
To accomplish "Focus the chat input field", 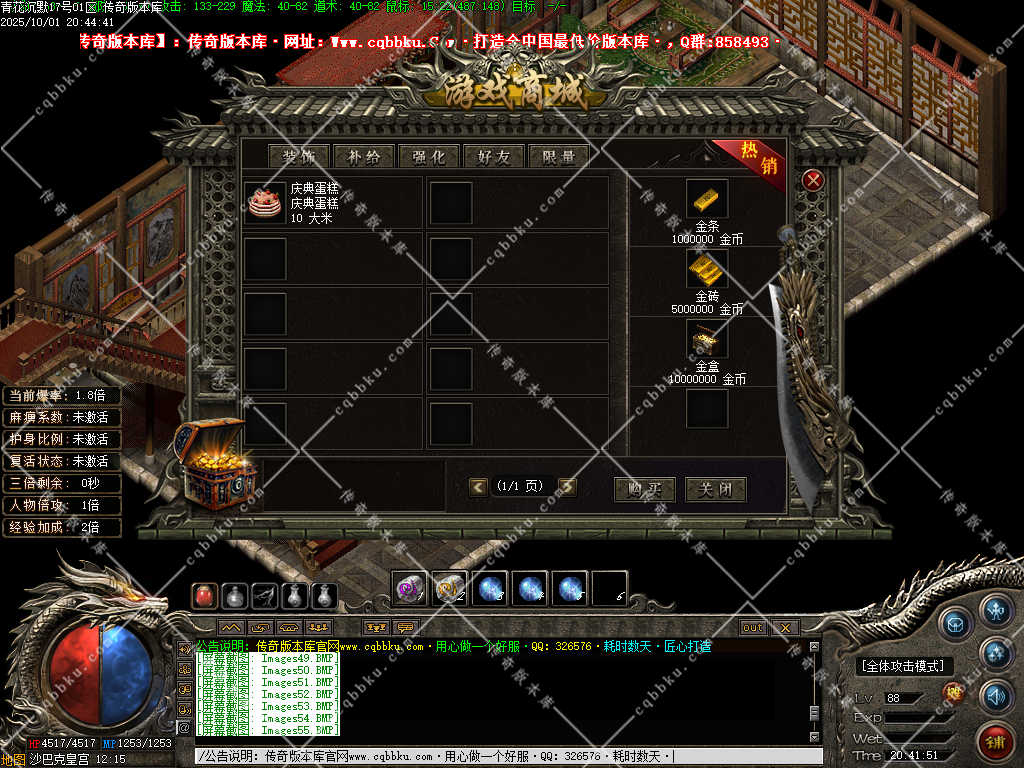I will click(500, 757).
